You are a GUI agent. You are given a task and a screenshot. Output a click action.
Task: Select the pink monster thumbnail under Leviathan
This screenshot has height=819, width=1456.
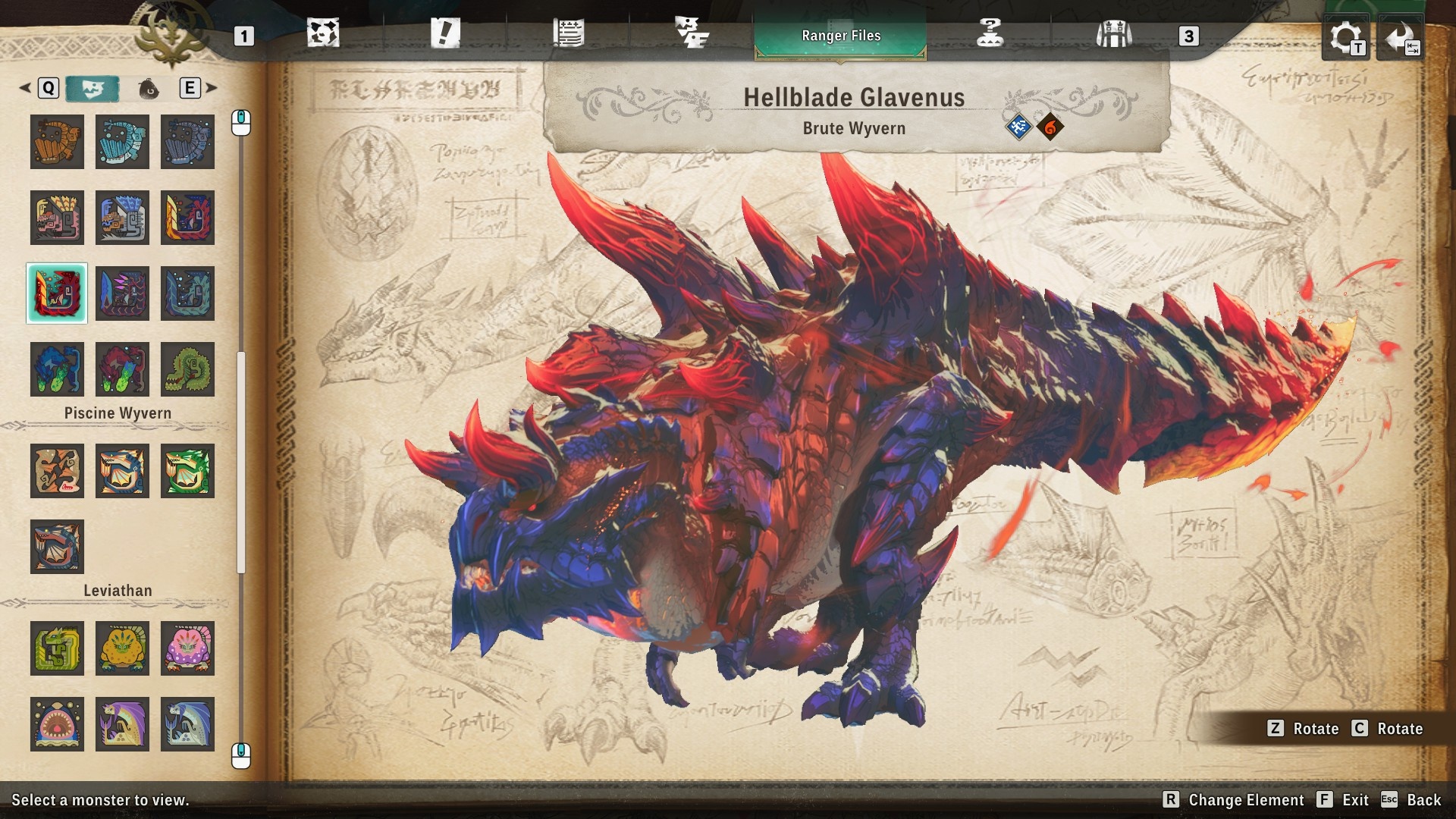tap(187, 648)
